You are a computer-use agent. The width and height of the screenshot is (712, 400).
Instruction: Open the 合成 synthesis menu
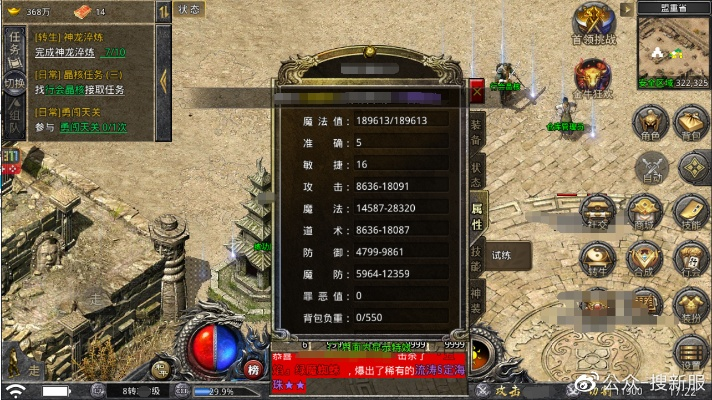(x=641, y=260)
